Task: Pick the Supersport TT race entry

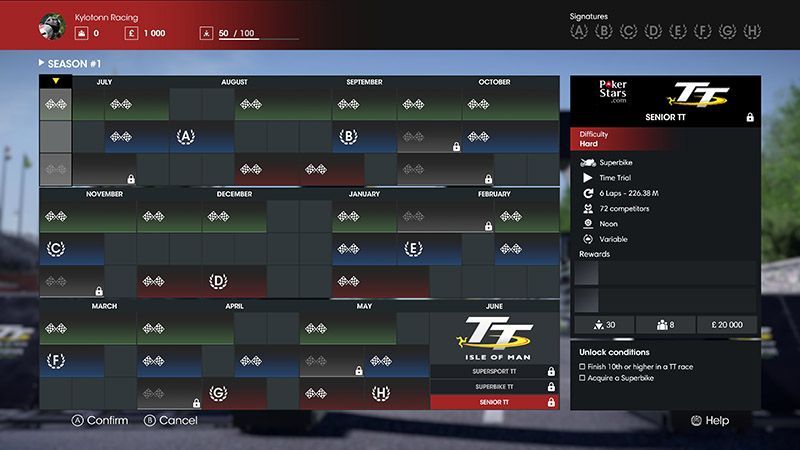Action: click(494, 371)
